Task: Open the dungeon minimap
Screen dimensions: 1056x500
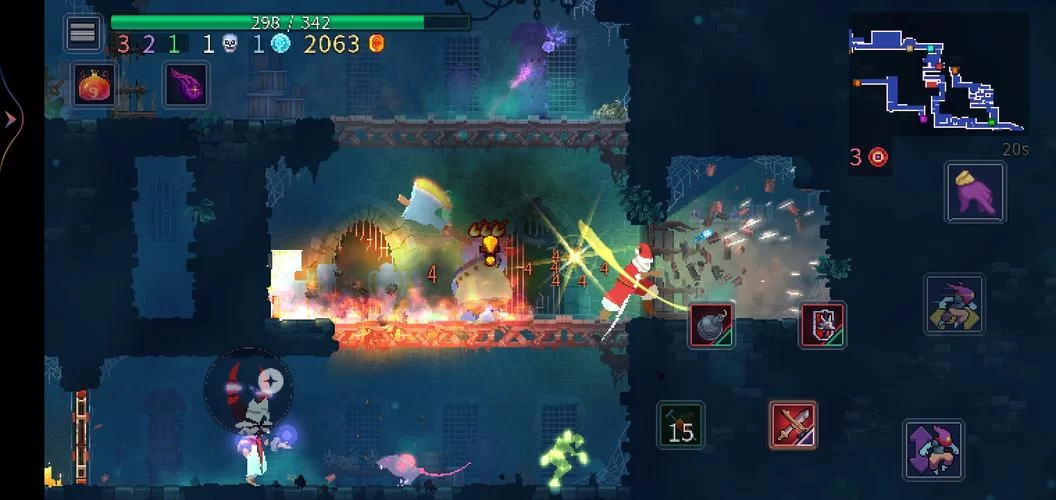Action: (x=937, y=80)
